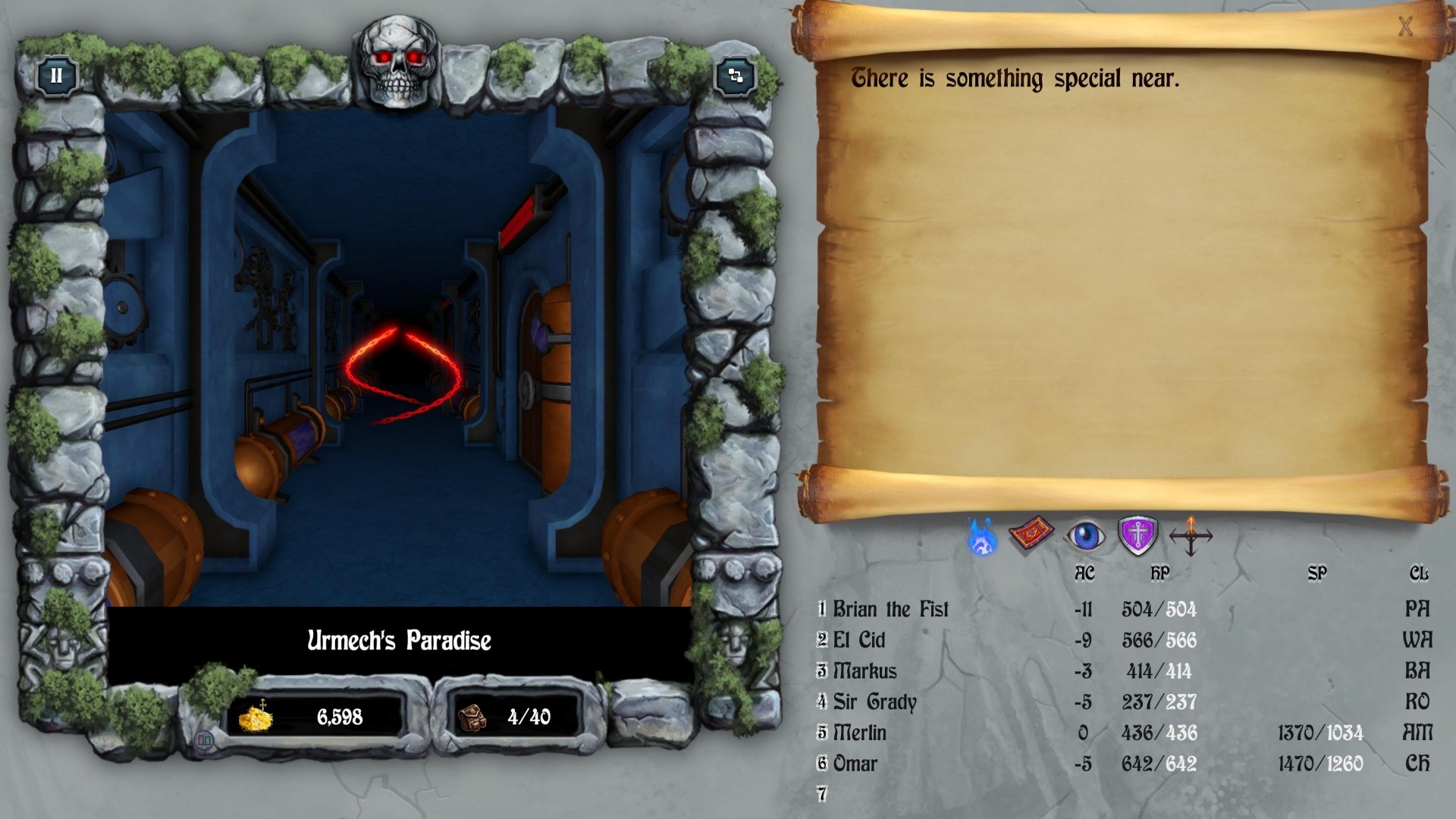Open Omar's character entry
The image size is (1456, 819).
point(855,764)
